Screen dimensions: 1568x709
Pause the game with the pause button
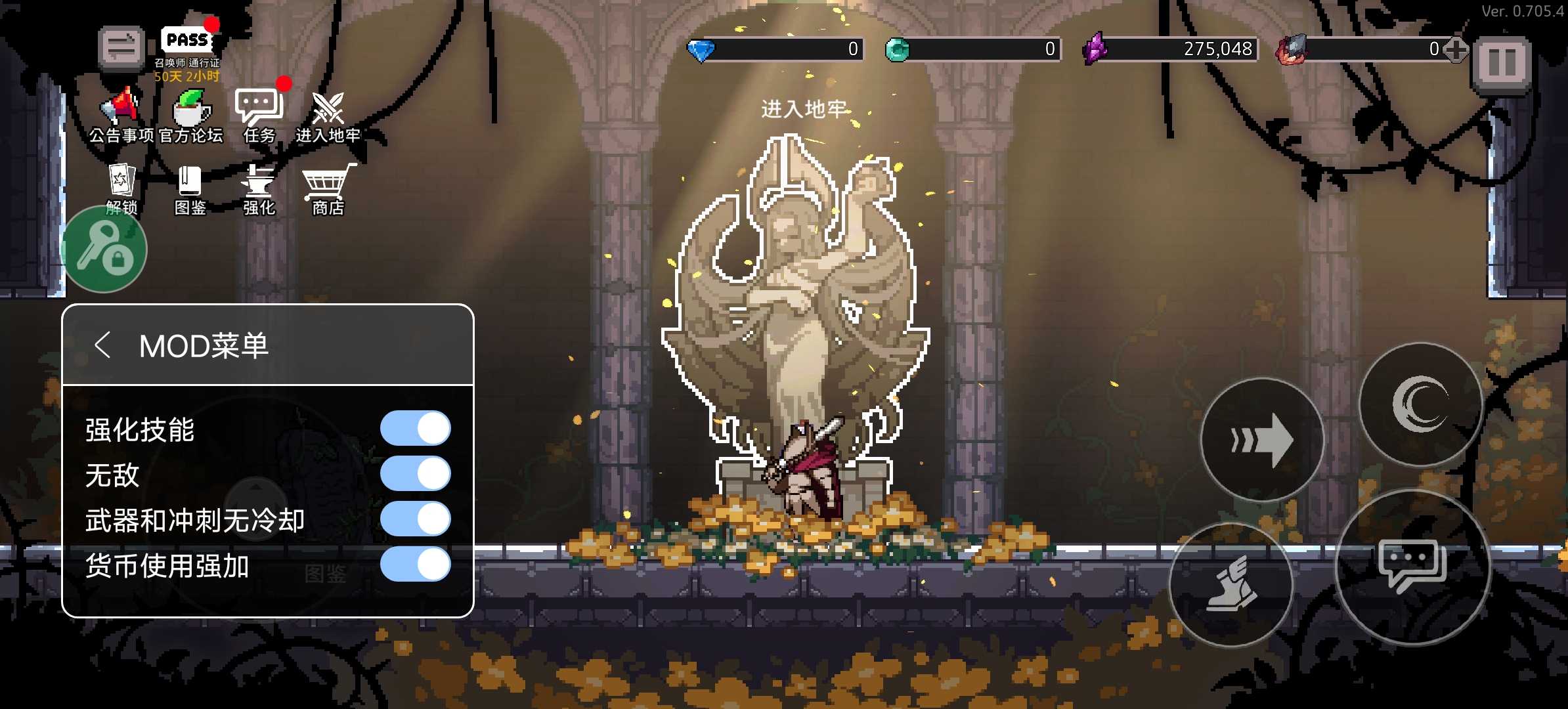[x=1501, y=63]
